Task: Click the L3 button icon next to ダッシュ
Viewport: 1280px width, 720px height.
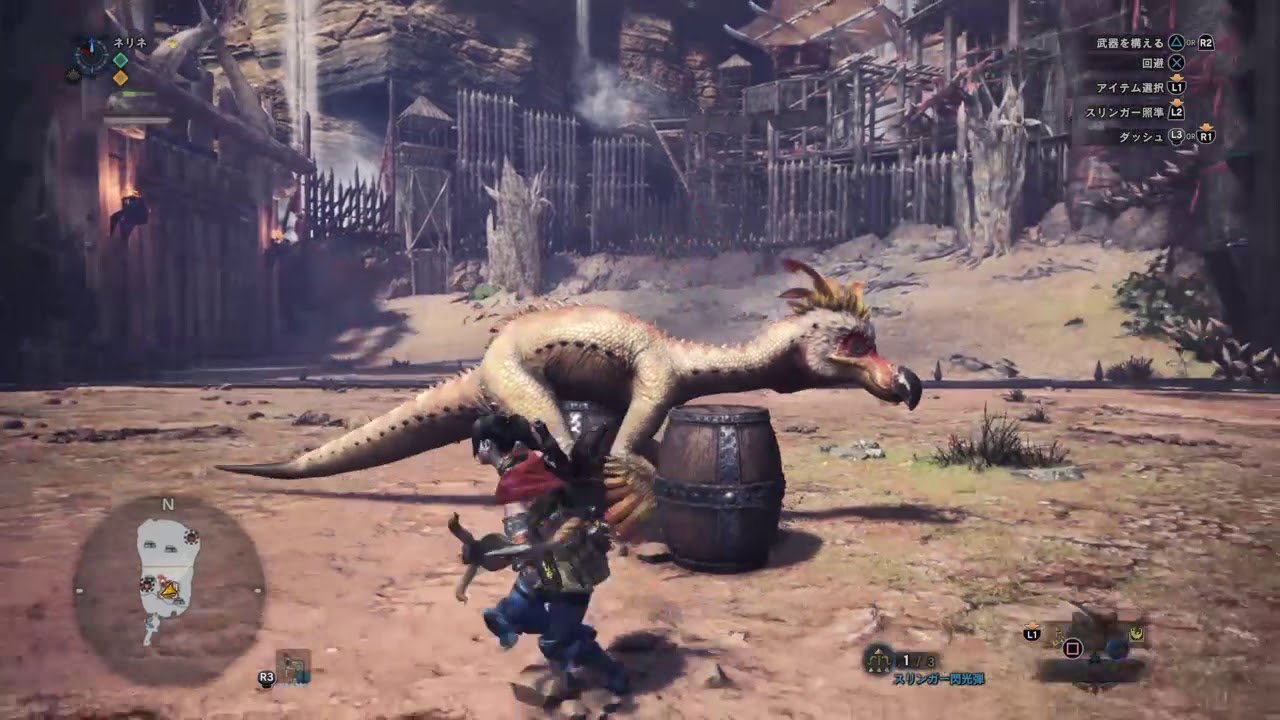Action: (x=1176, y=135)
